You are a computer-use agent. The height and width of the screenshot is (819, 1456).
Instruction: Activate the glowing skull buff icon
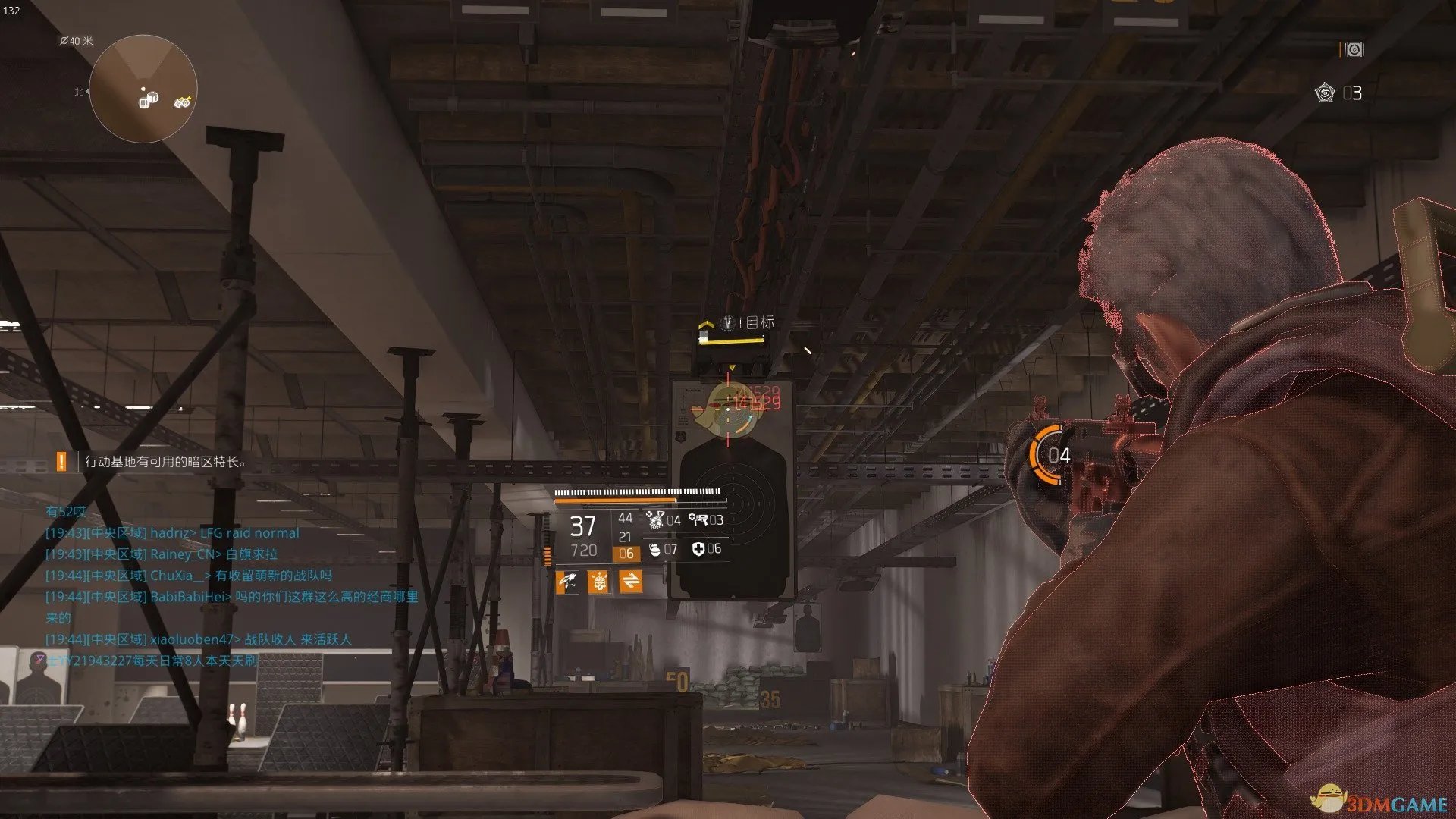tap(598, 582)
